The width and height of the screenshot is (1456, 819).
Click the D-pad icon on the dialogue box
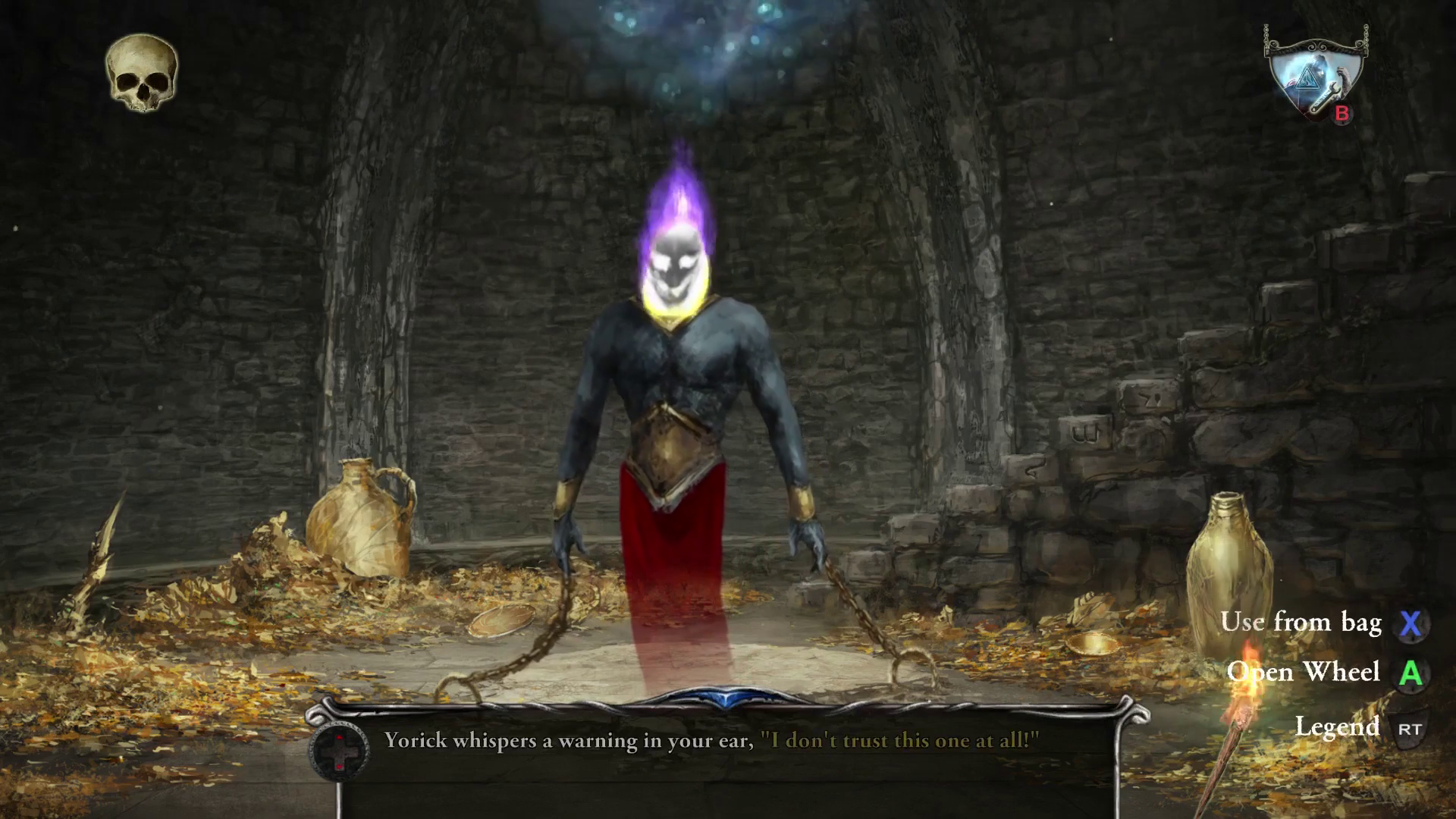tap(340, 752)
